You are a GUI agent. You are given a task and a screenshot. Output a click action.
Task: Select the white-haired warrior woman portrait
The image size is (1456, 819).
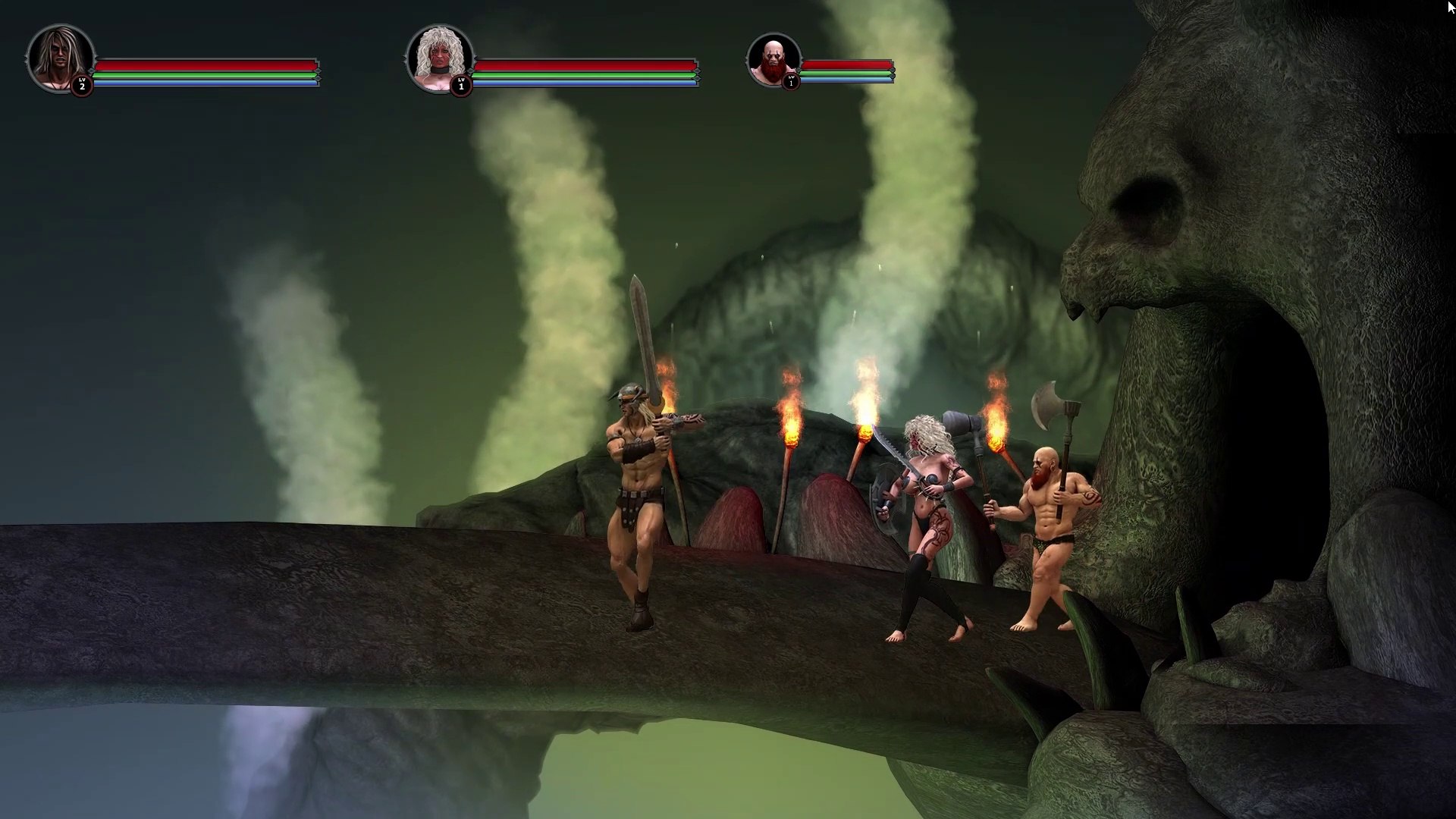(x=439, y=58)
